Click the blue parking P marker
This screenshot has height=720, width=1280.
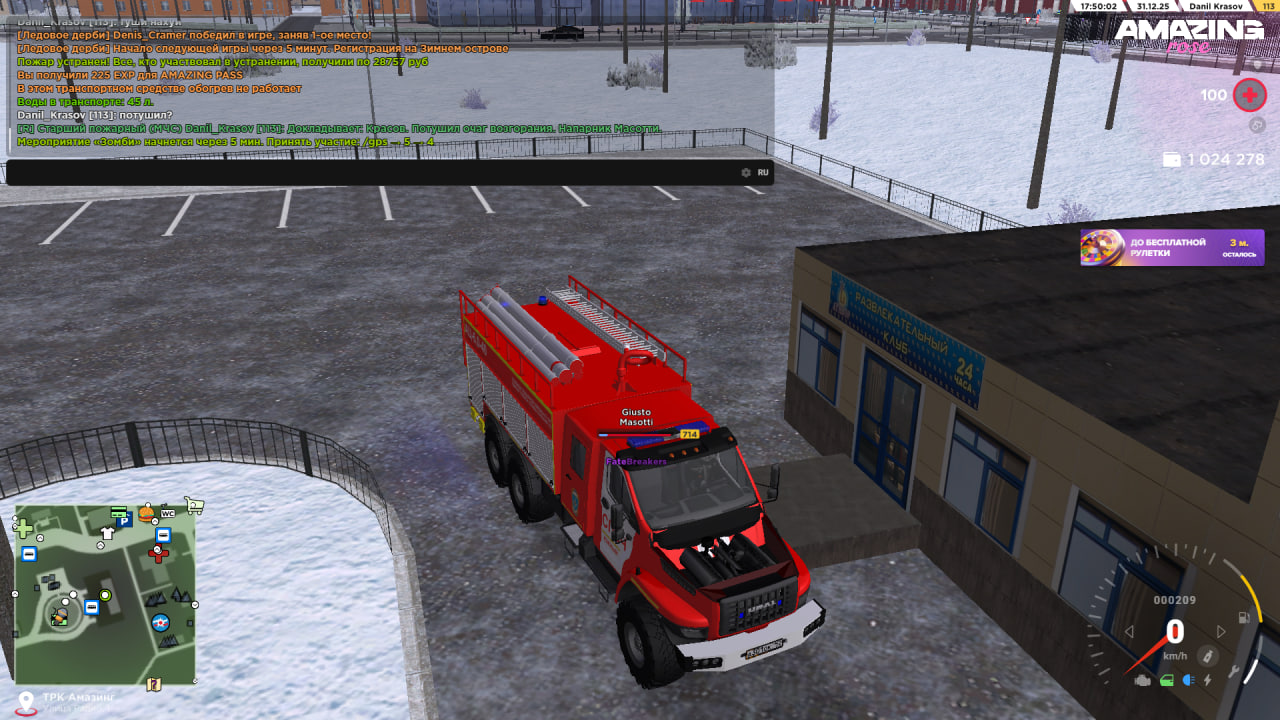point(124,520)
